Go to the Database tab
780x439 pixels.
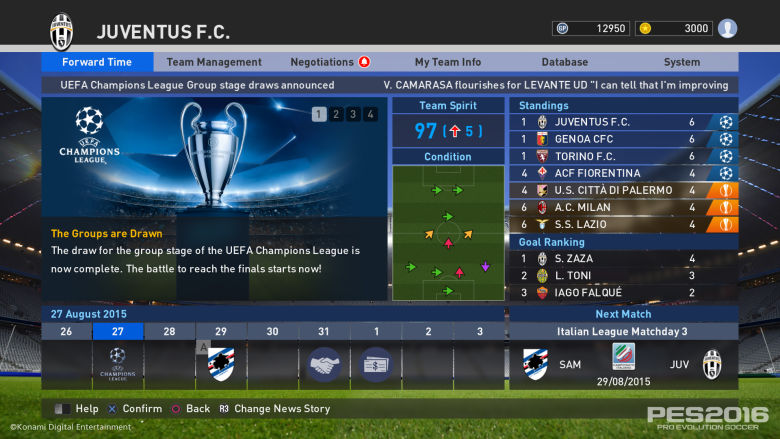coord(564,62)
